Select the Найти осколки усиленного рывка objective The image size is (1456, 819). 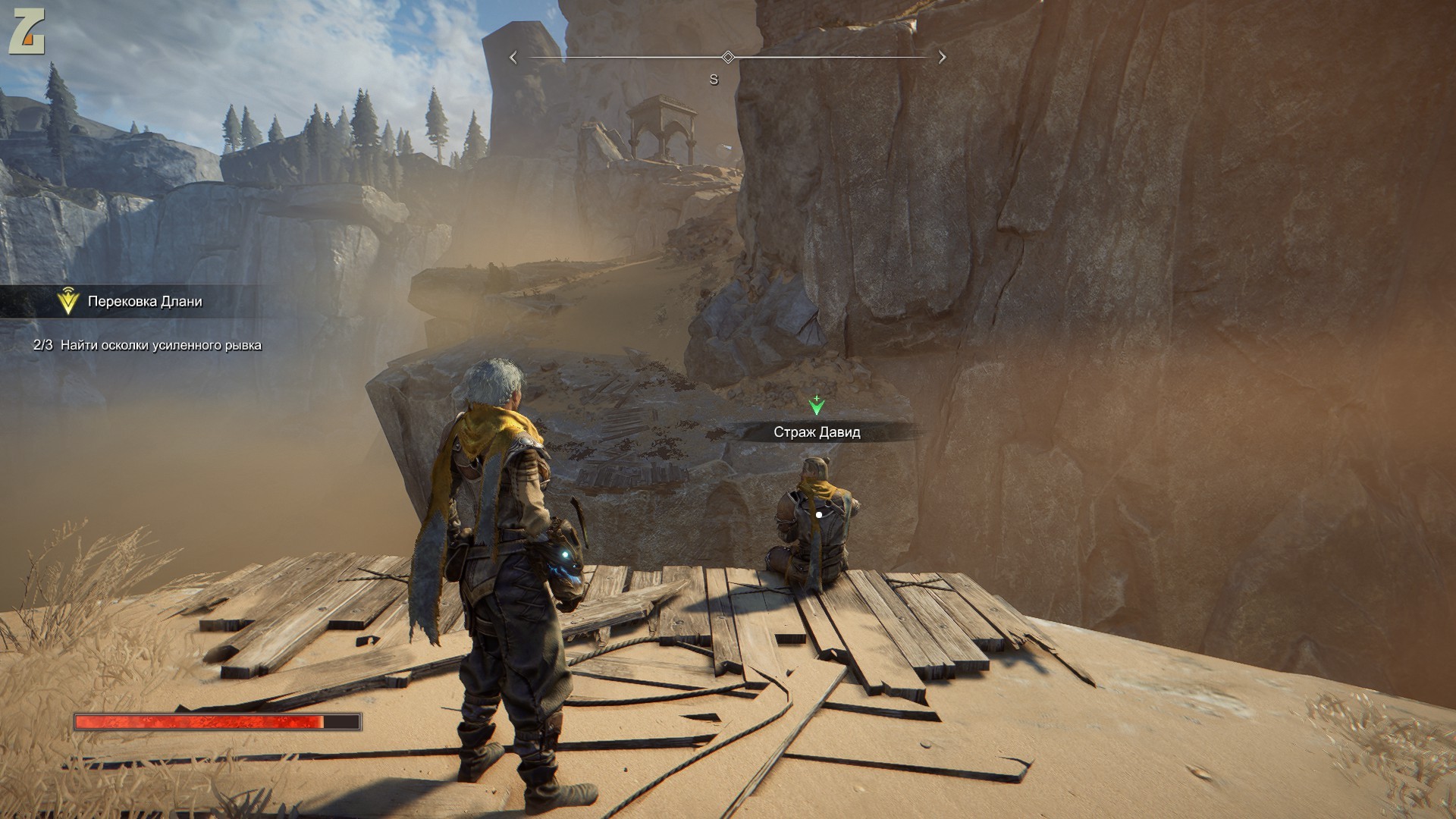[161, 345]
